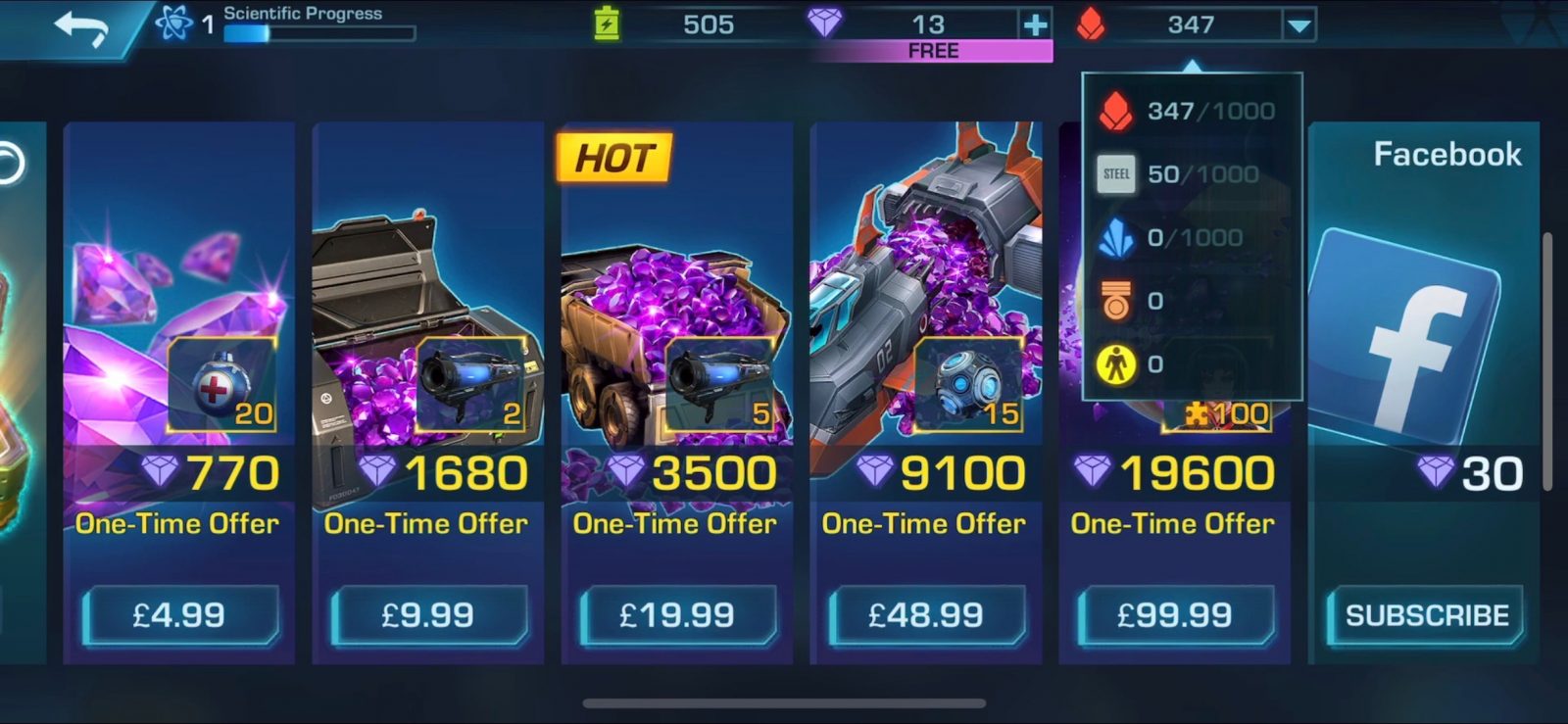Tap the Scientific Progress atom icon
The height and width of the screenshot is (724, 1568).
point(173,22)
